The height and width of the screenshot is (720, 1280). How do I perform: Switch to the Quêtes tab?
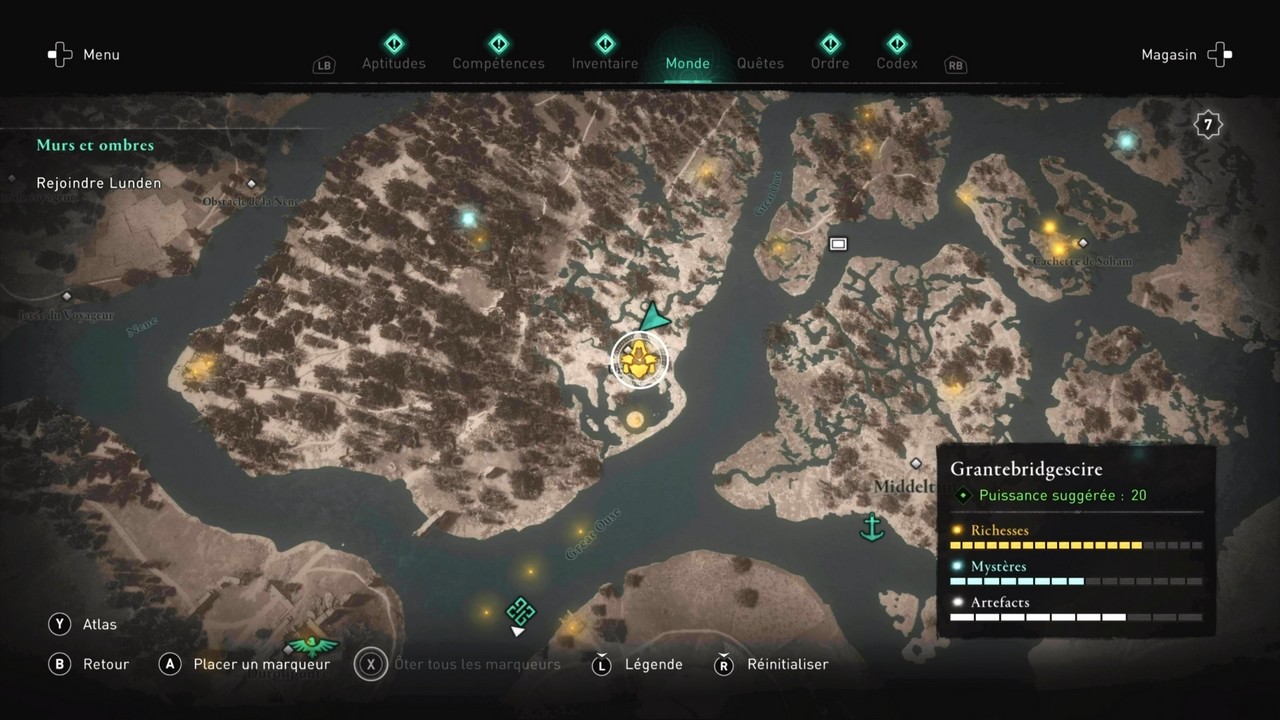(760, 63)
